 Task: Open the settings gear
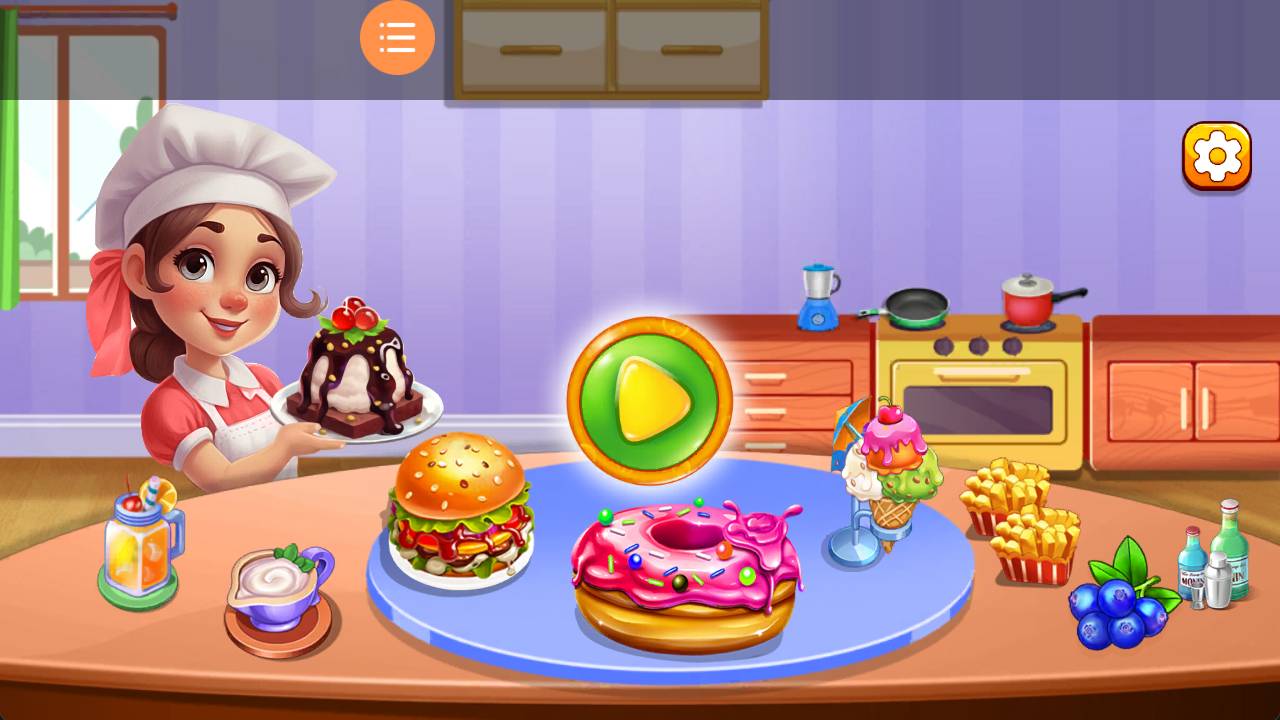[1216, 155]
